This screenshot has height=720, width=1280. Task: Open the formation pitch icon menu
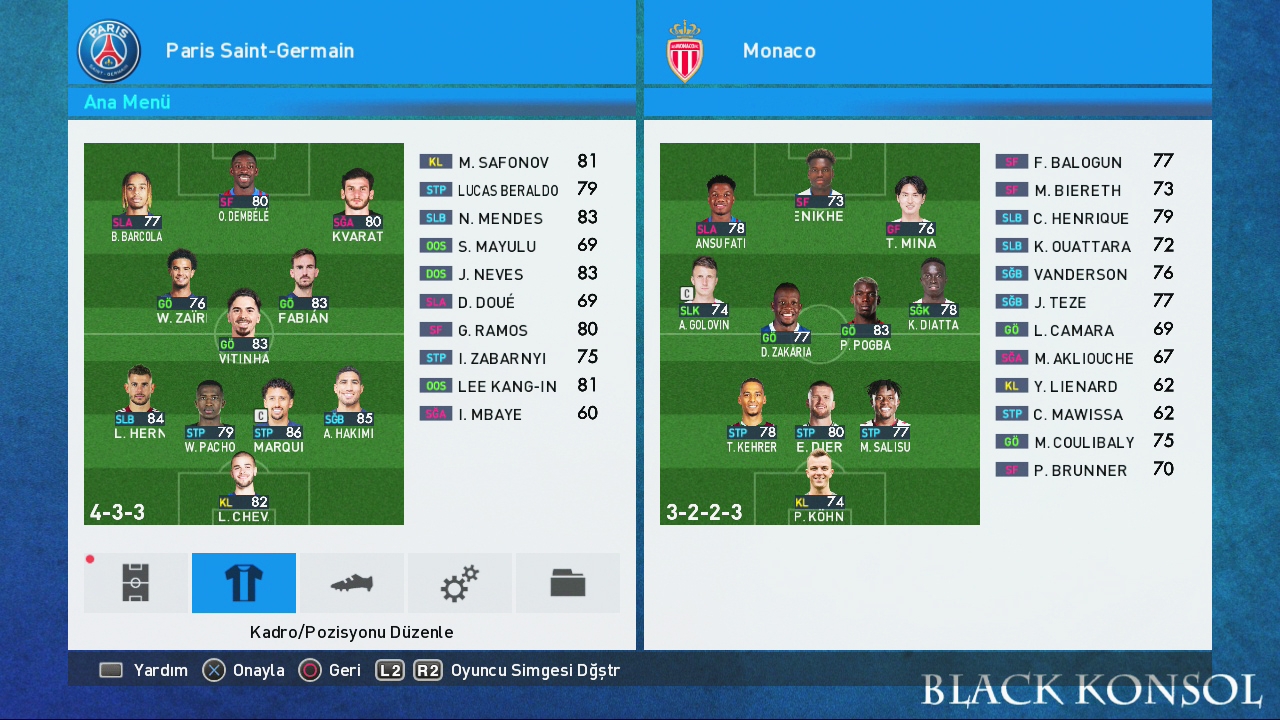(x=136, y=583)
